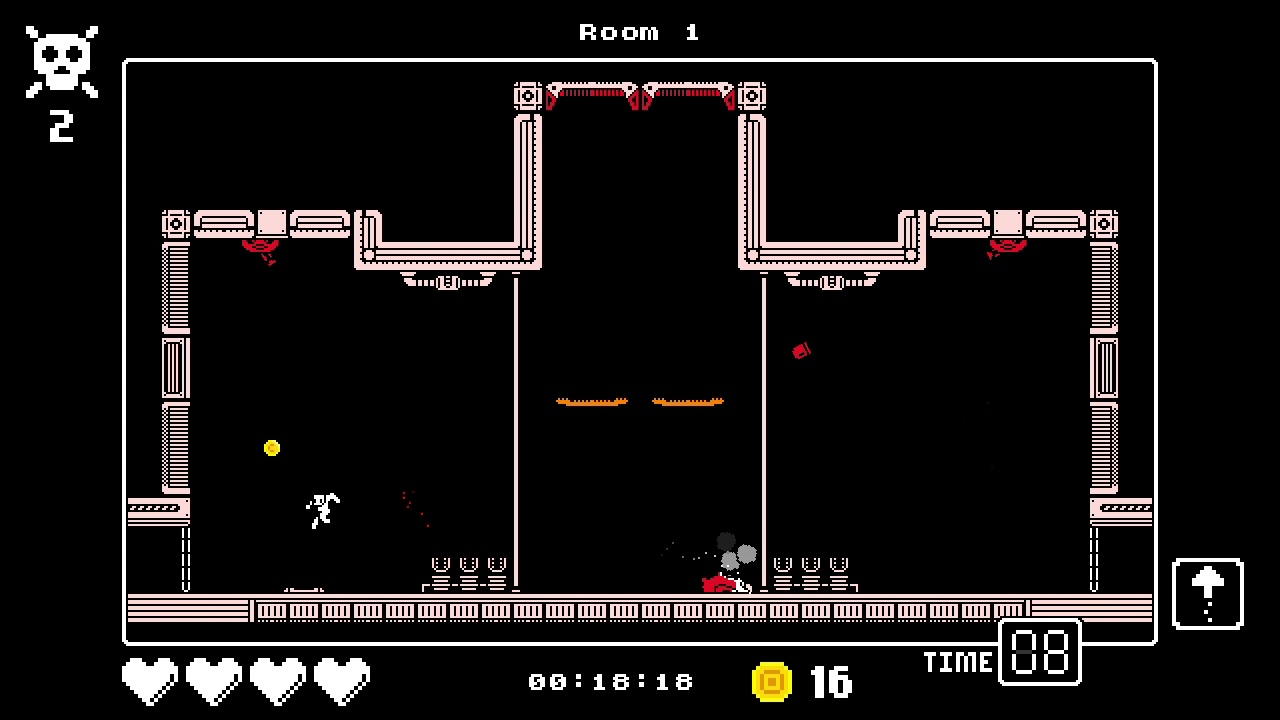The height and width of the screenshot is (720, 1280).
Task: Select the yellow coin pickup in the arena
Action: click(x=272, y=448)
